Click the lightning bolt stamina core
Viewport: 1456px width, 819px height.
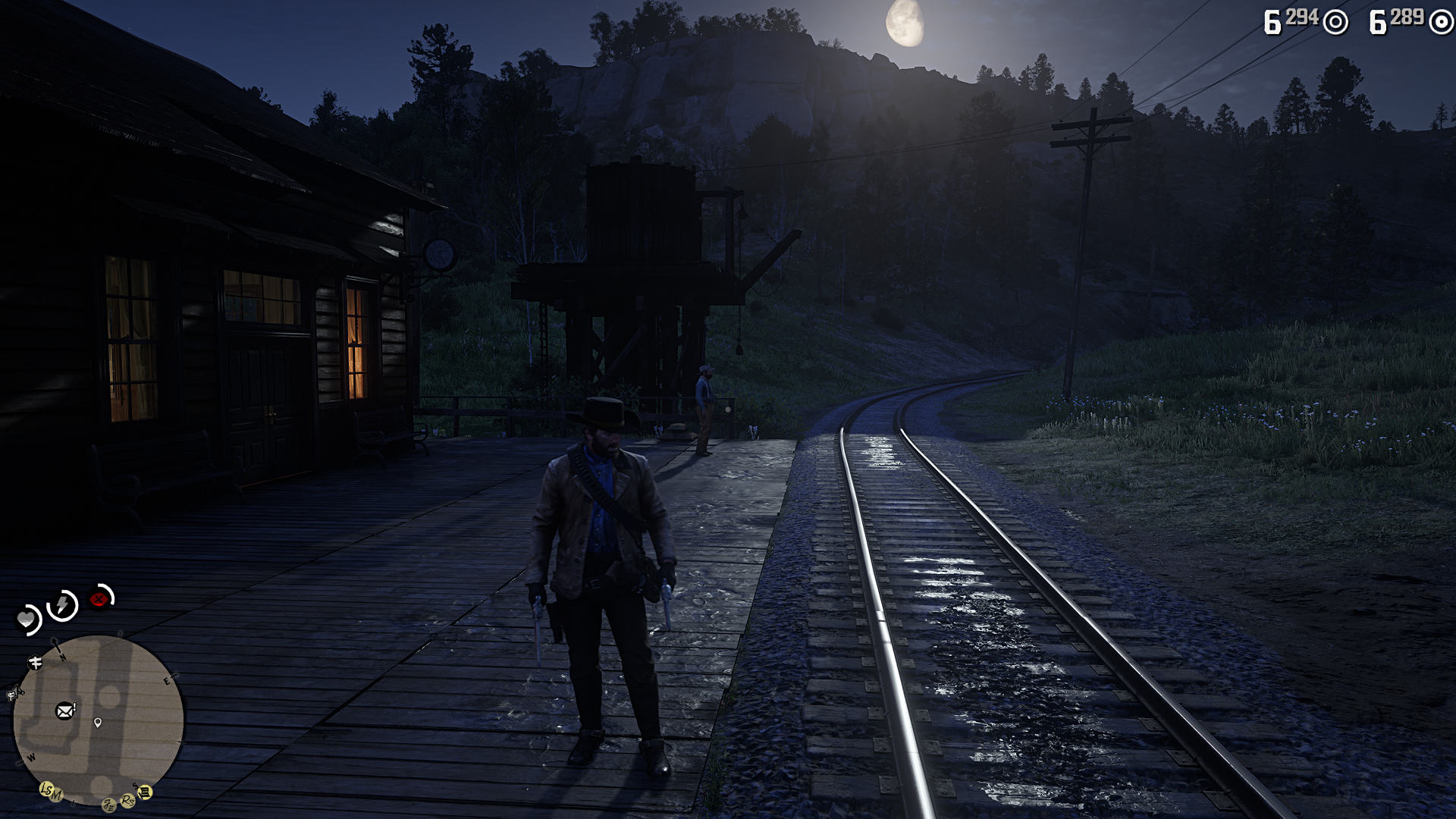[x=62, y=605]
